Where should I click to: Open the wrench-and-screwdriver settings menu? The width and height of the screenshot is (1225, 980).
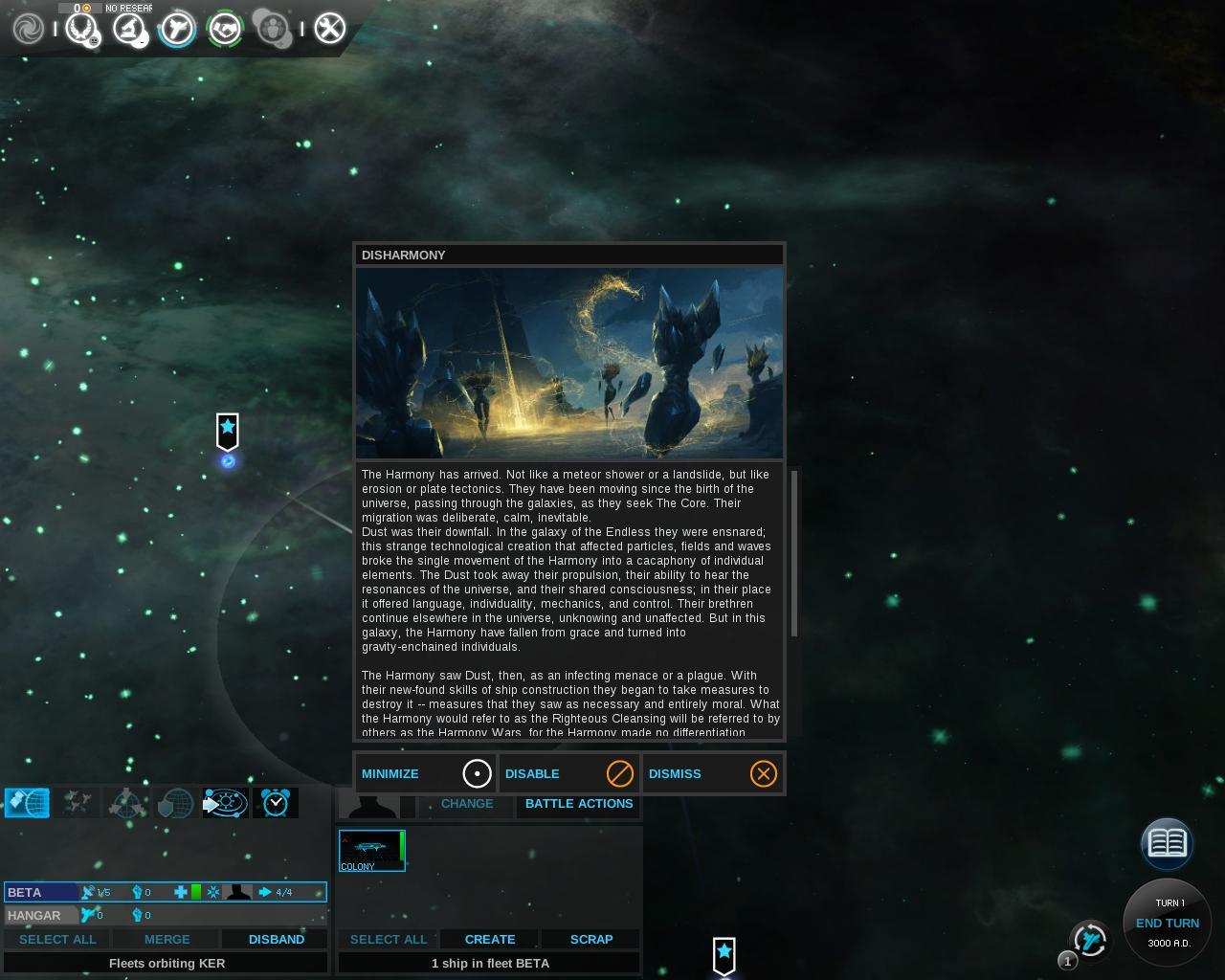tap(329, 29)
